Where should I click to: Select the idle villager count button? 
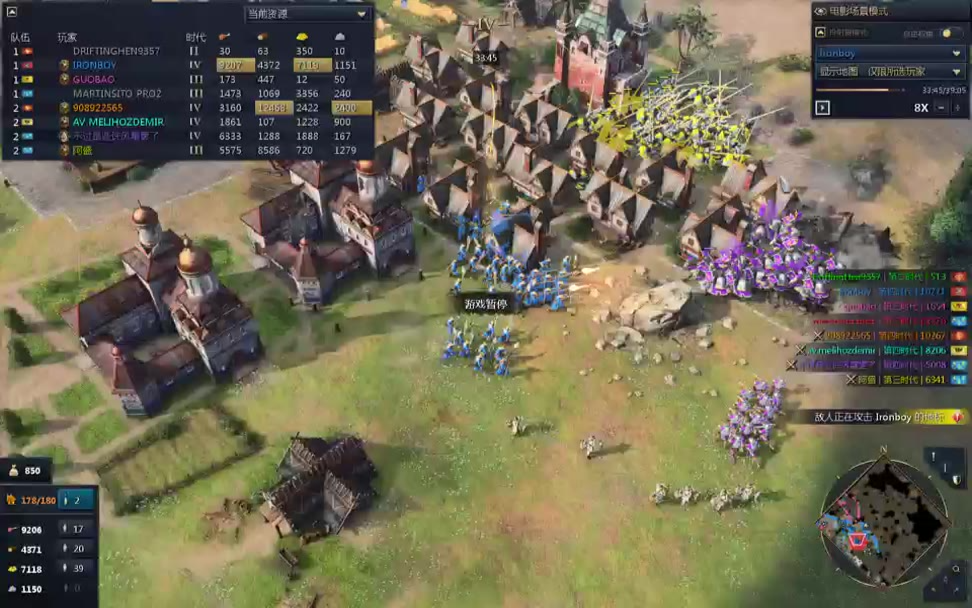coord(77,499)
